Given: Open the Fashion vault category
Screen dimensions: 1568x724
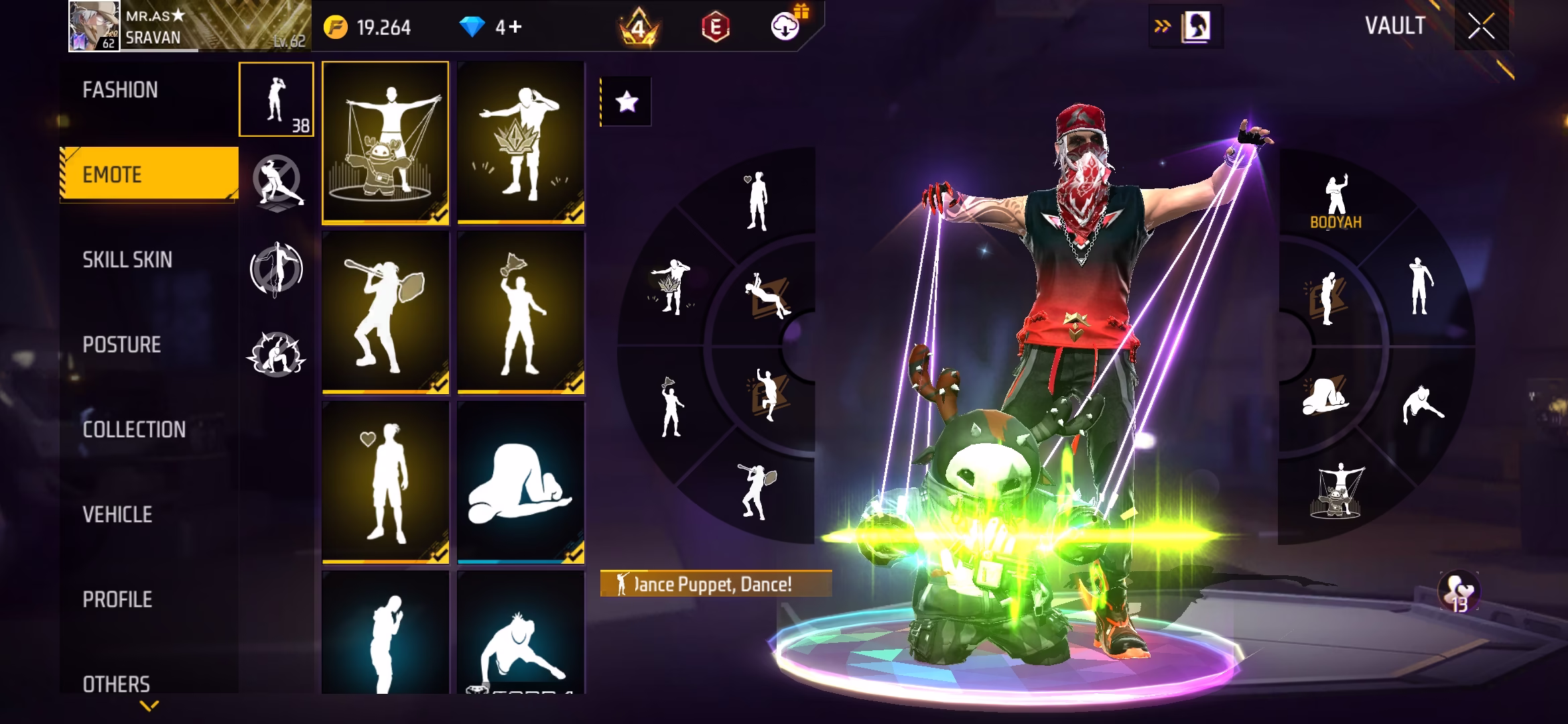Looking at the screenshot, I should [121, 90].
